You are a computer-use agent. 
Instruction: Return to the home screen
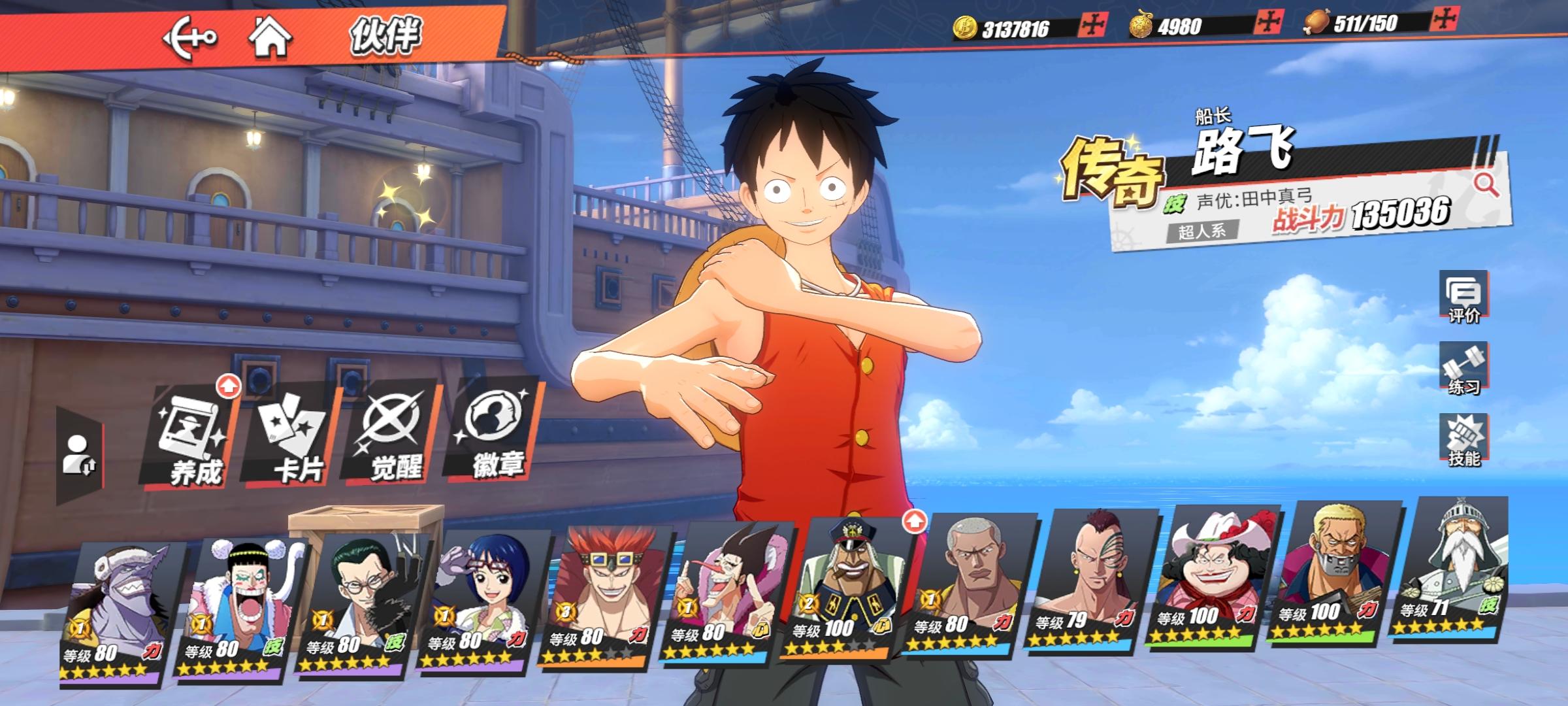point(270,37)
